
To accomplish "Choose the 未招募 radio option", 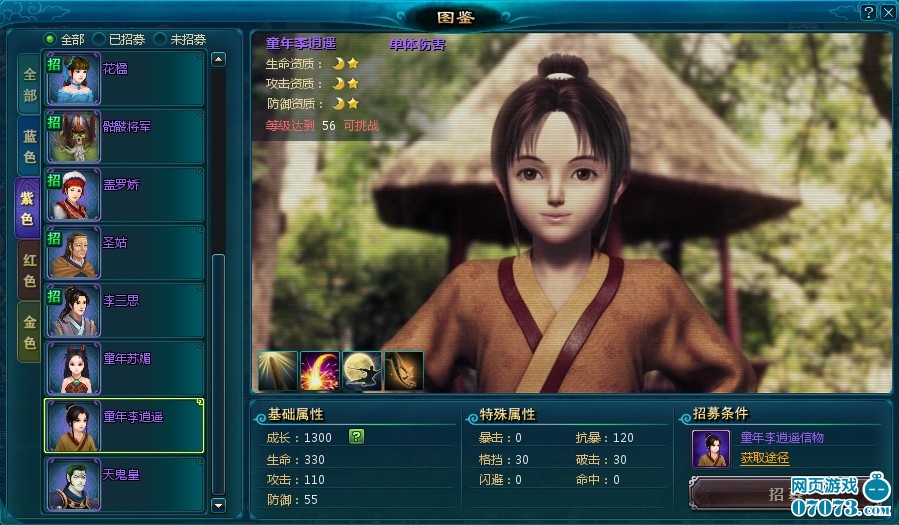I will click(x=160, y=39).
